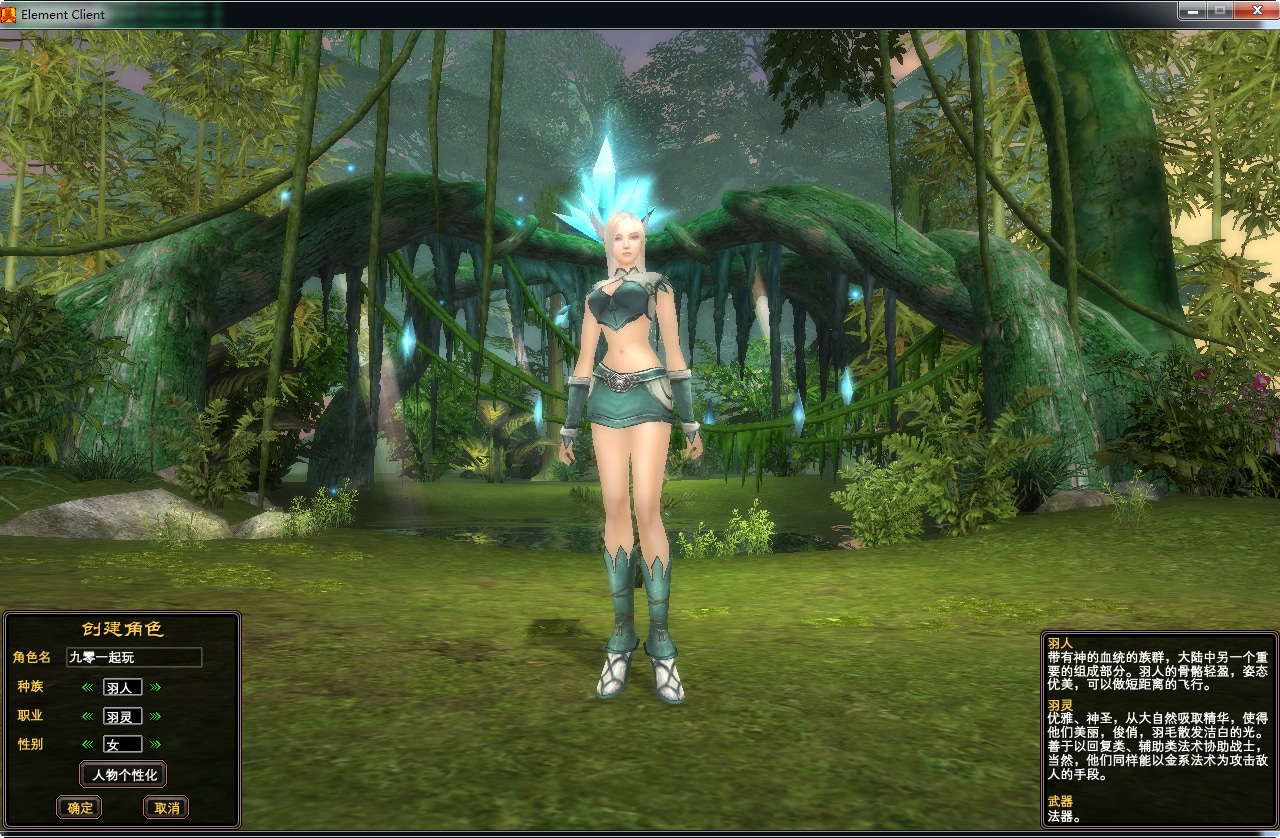Switch to previous class with left arrow
Screen dimensions: 1280x838
pos(88,716)
